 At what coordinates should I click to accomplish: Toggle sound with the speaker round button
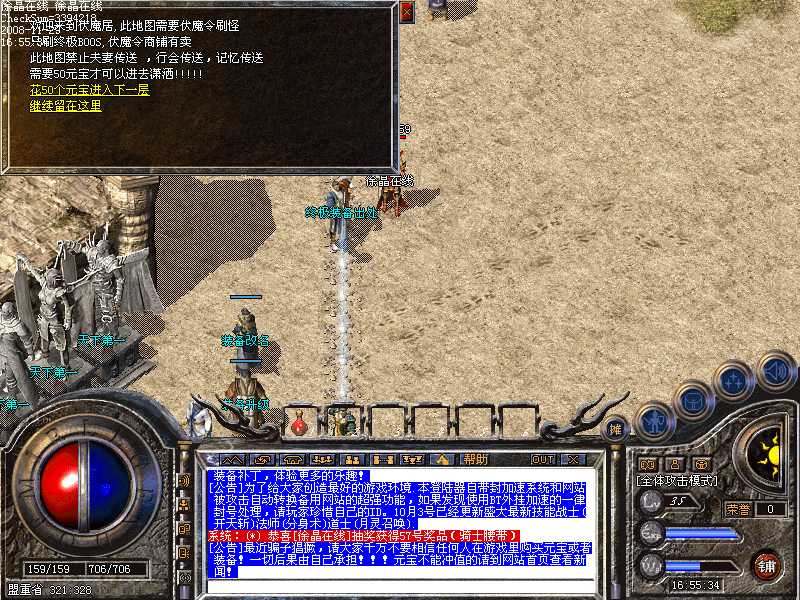776,369
